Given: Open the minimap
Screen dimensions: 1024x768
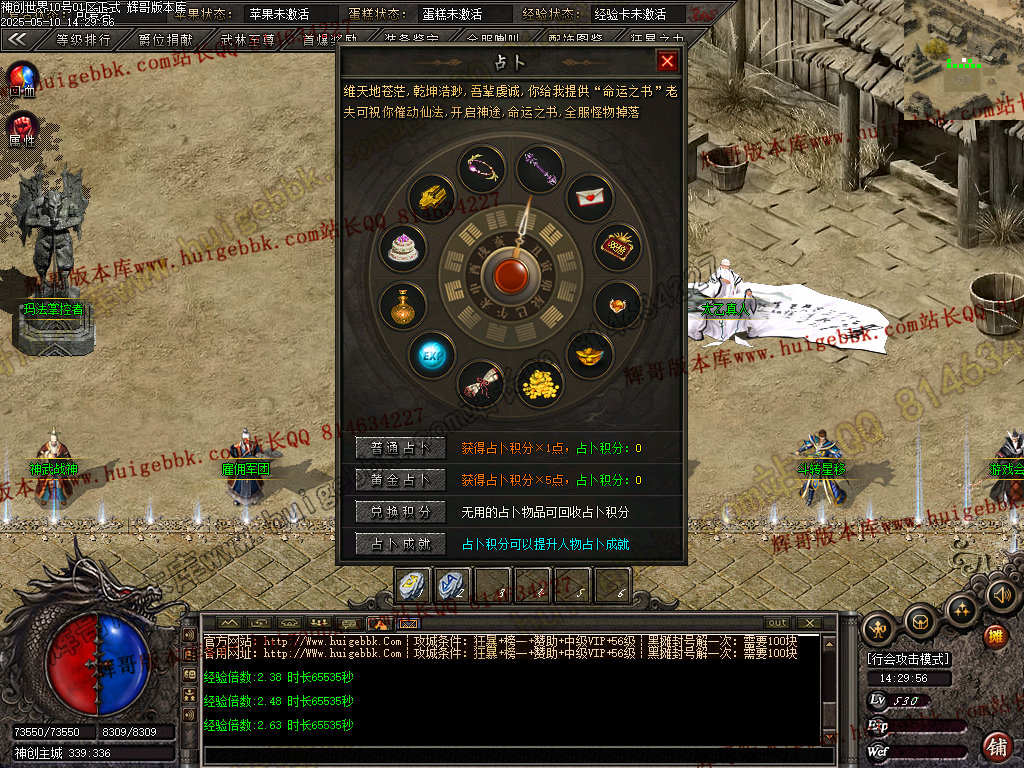Looking at the screenshot, I should tap(962, 60).
